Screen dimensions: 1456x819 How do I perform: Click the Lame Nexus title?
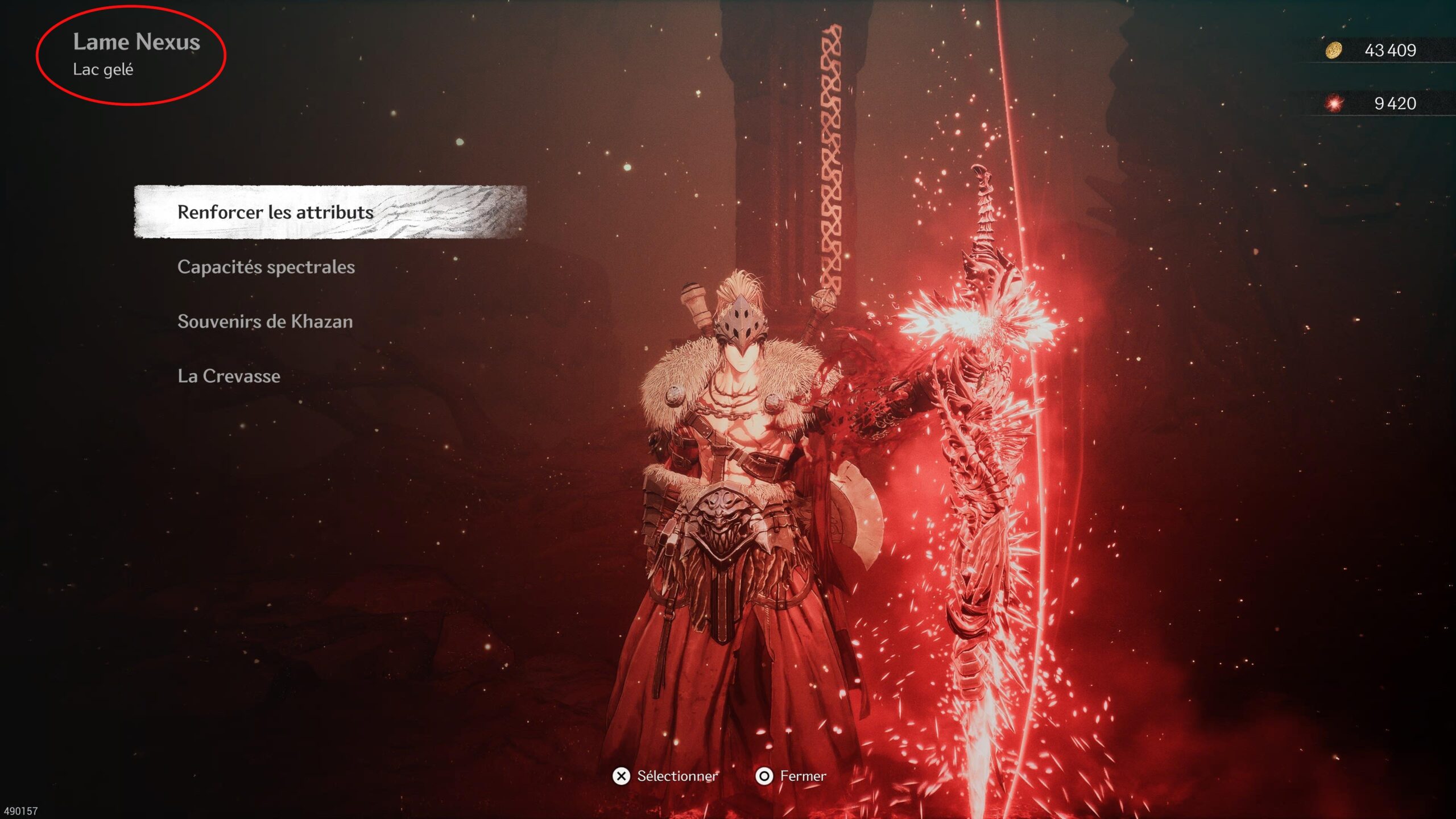tap(137, 42)
